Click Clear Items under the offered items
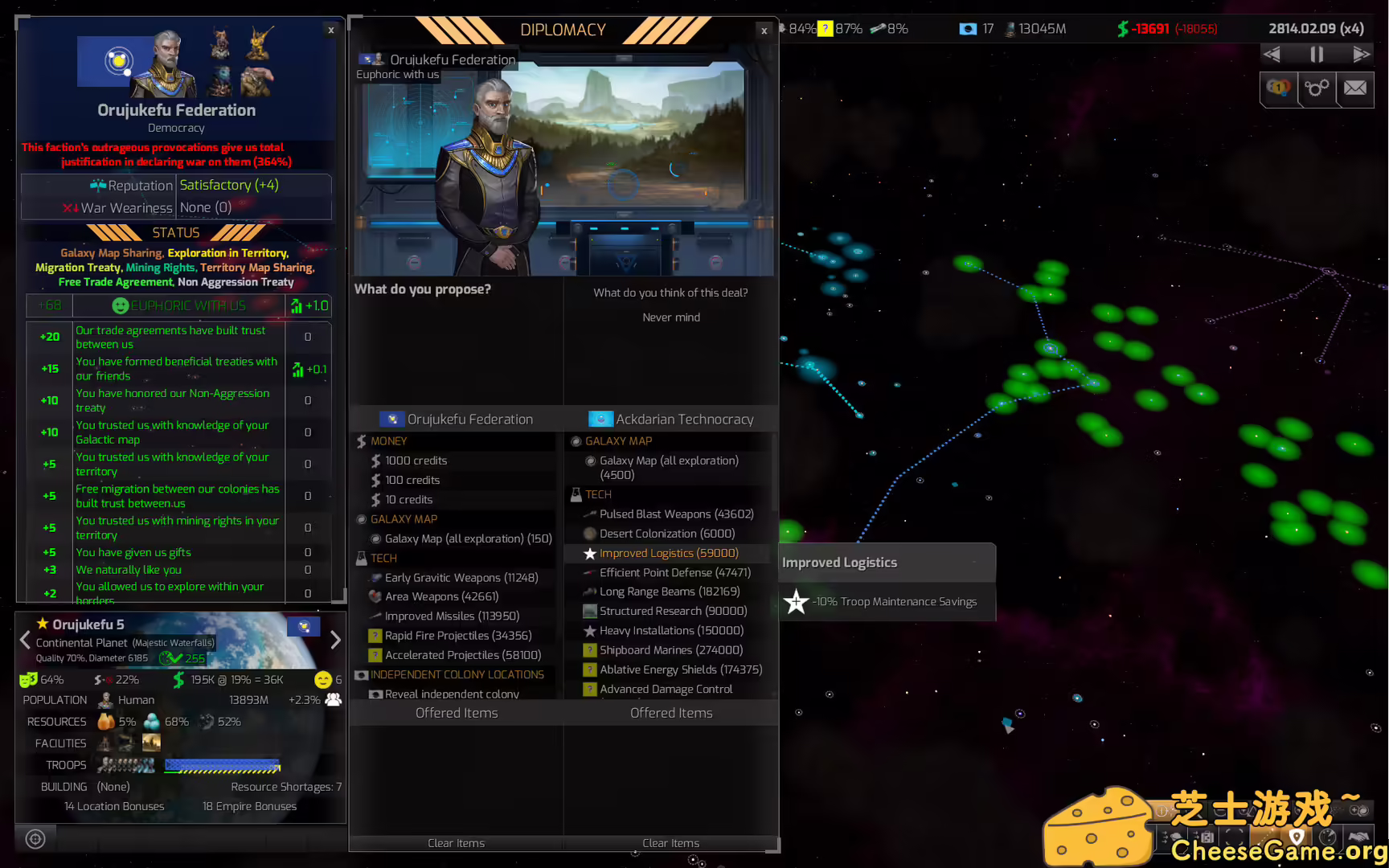The height and width of the screenshot is (868, 1389). point(456,843)
